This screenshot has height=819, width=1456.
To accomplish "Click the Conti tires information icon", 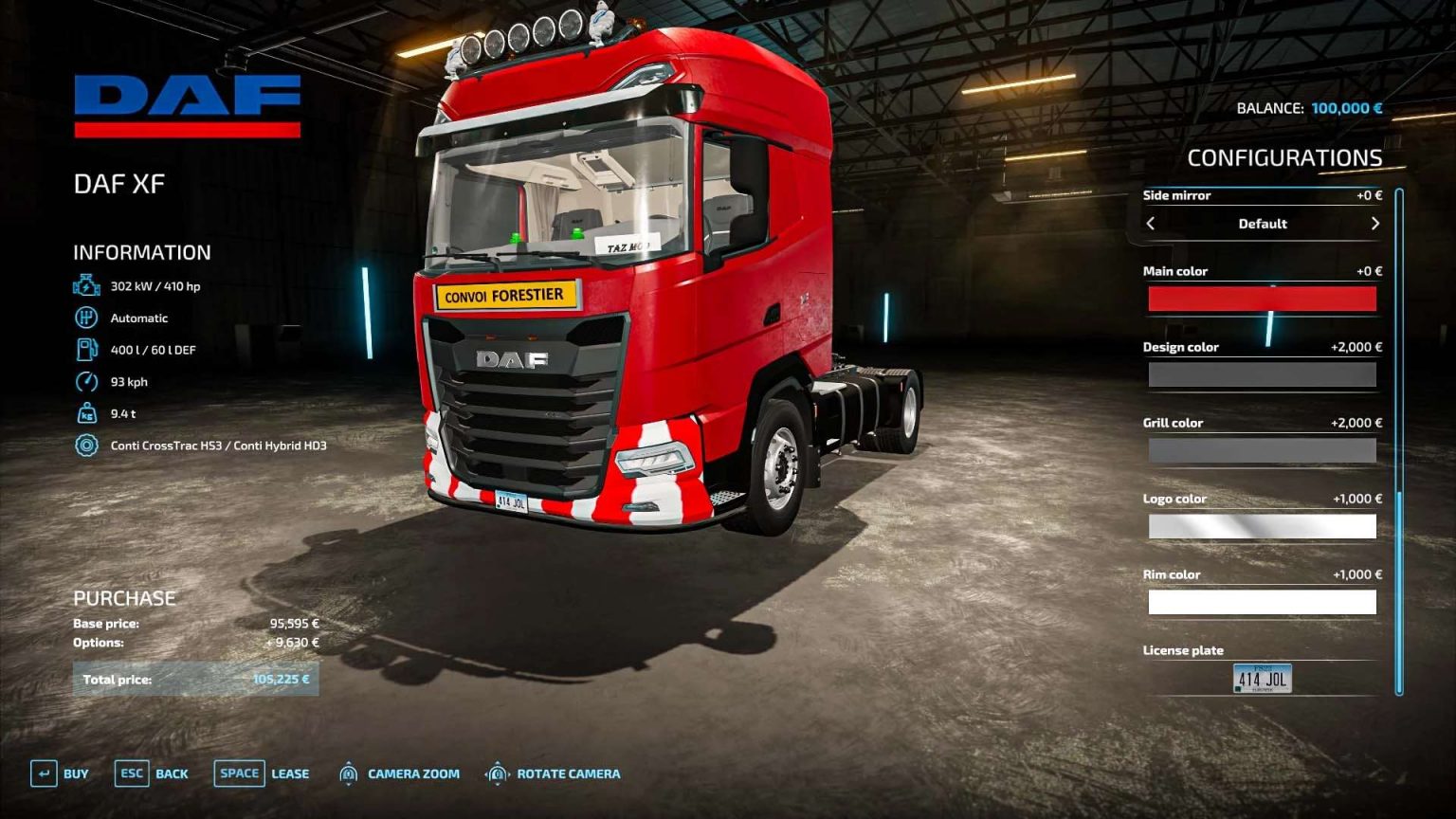I will coord(84,444).
